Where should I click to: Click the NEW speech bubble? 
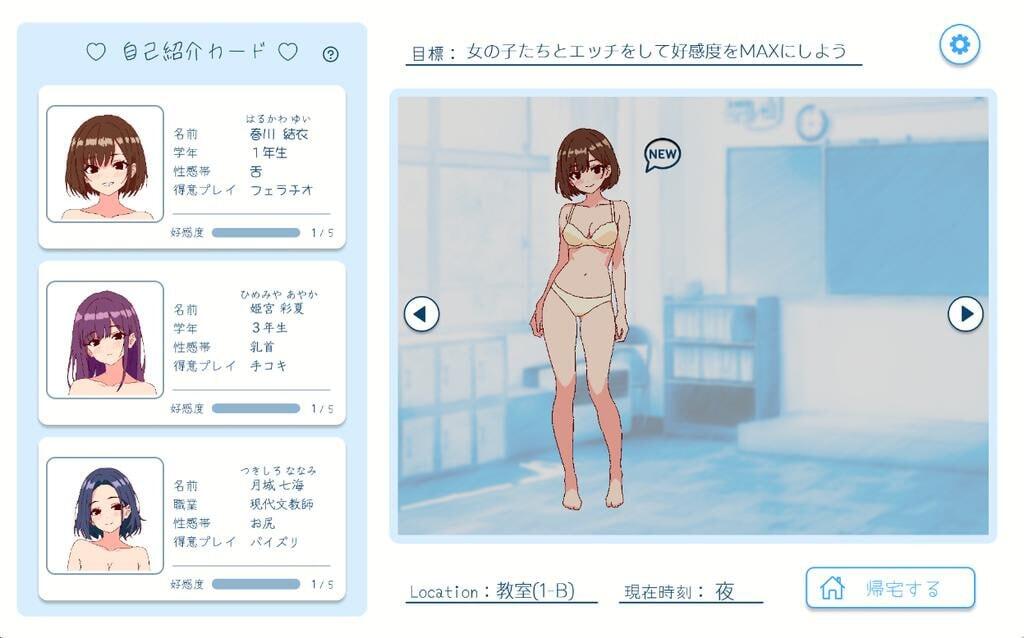(662, 154)
